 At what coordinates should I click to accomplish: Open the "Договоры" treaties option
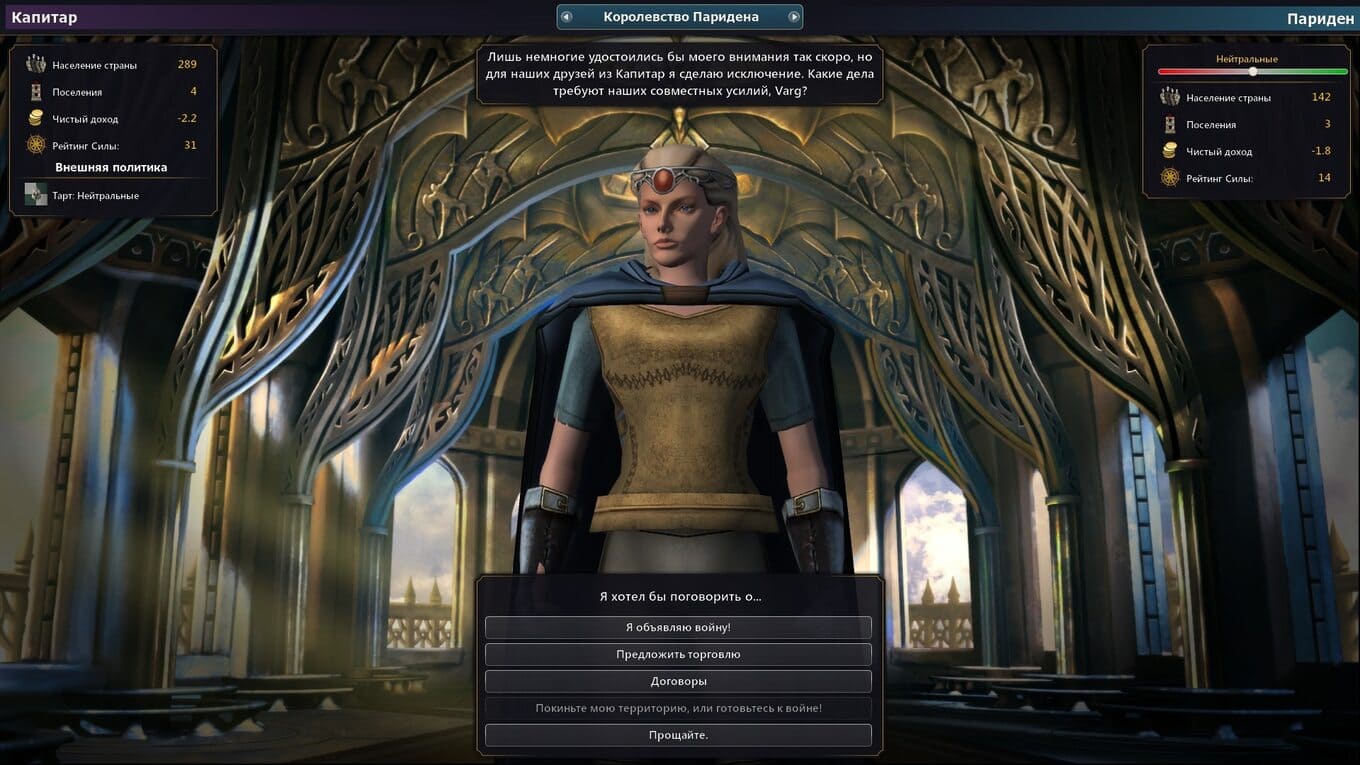click(x=678, y=681)
